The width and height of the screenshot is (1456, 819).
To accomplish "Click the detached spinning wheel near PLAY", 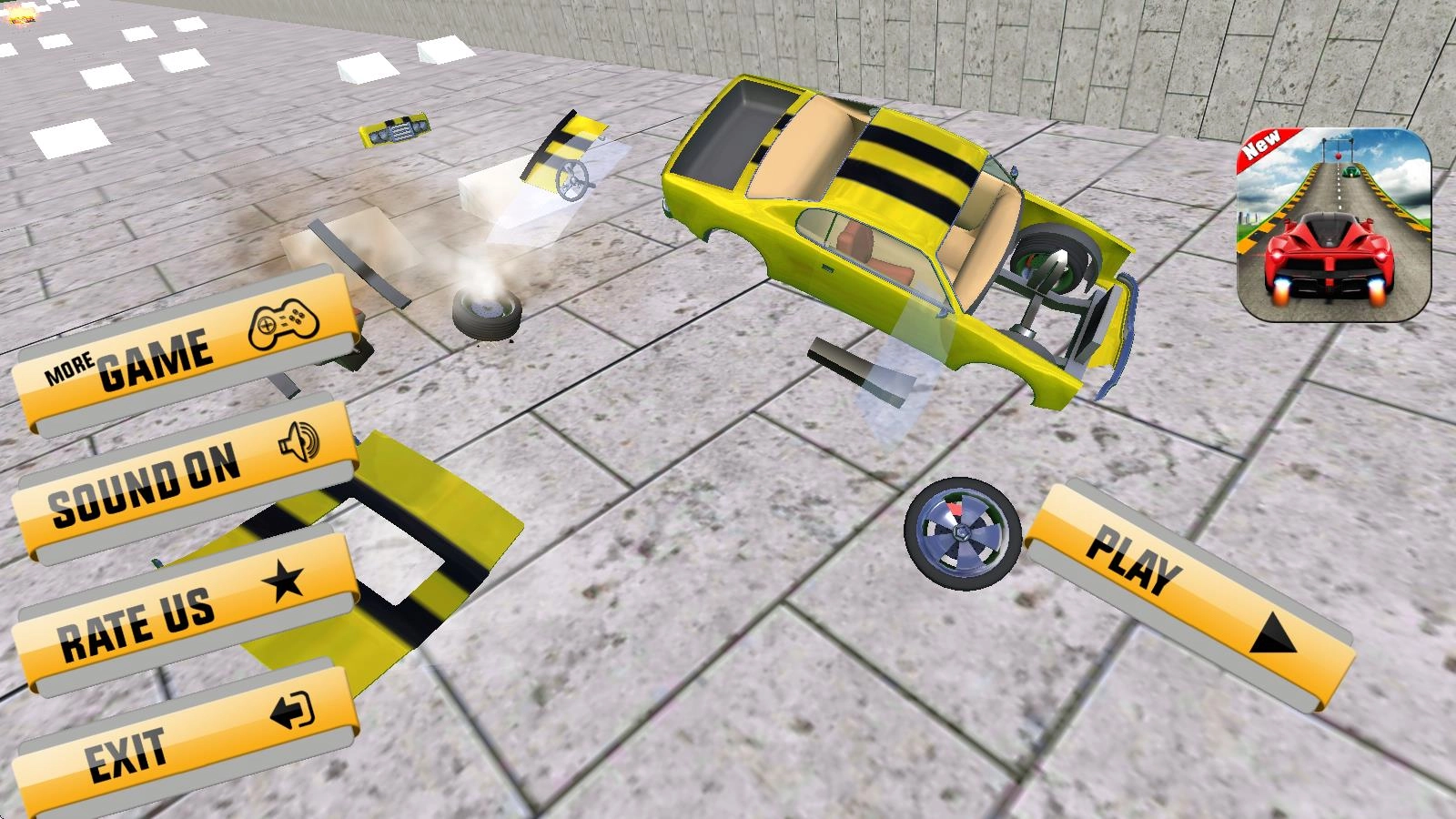I will [962, 535].
